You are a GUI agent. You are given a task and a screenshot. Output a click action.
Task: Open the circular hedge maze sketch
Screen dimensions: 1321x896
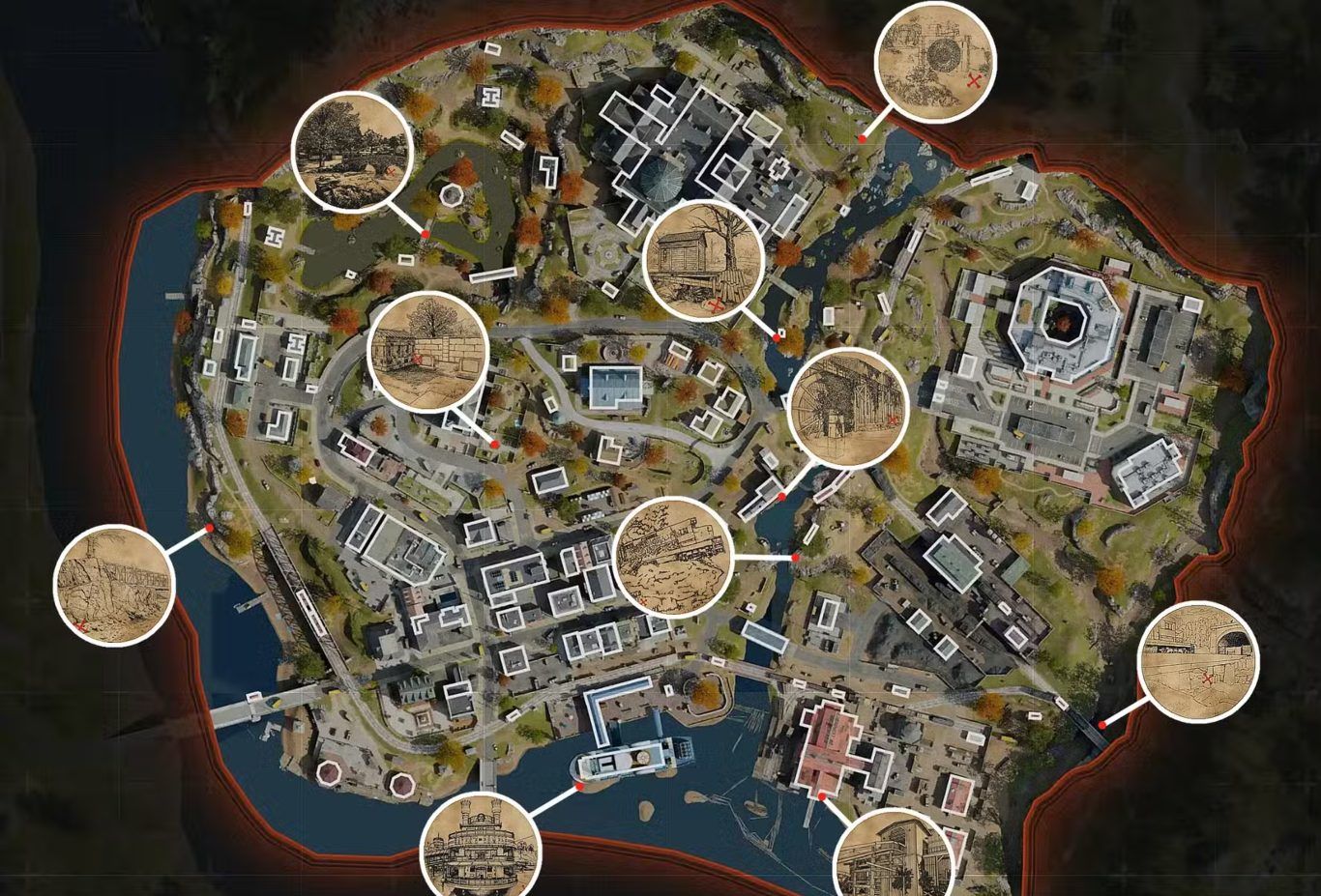point(935,63)
